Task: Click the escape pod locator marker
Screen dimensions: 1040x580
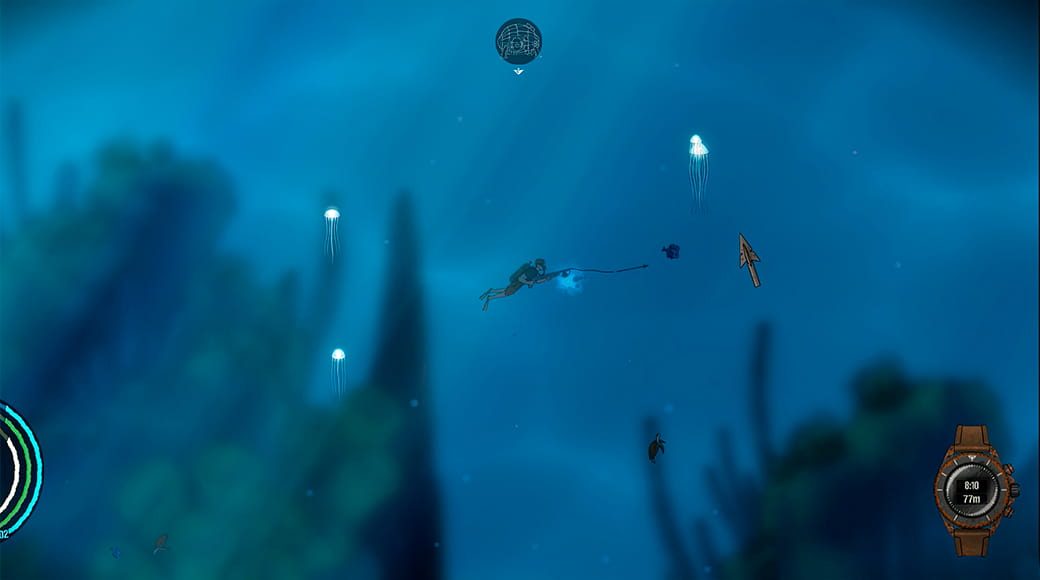Action: click(x=518, y=42)
